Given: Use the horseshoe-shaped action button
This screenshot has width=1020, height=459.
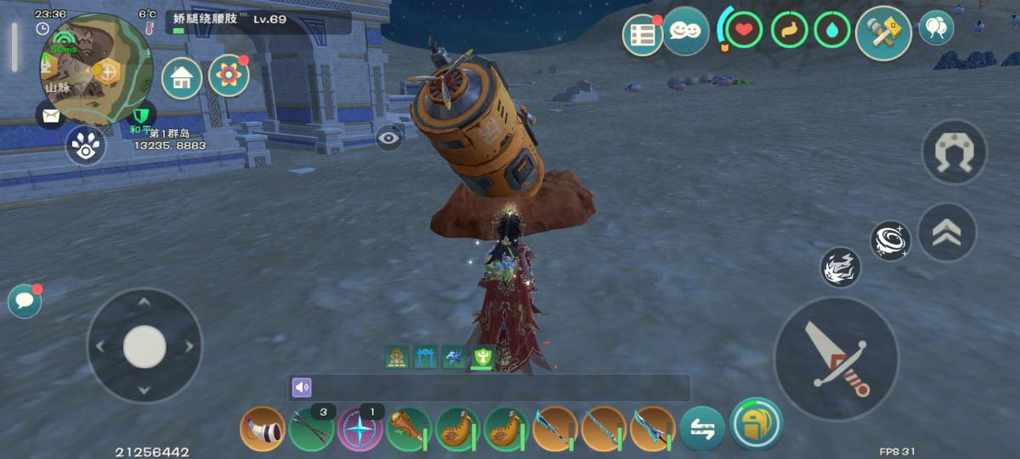Looking at the screenshot, I should pyautogui.click(x=953, y=152).
